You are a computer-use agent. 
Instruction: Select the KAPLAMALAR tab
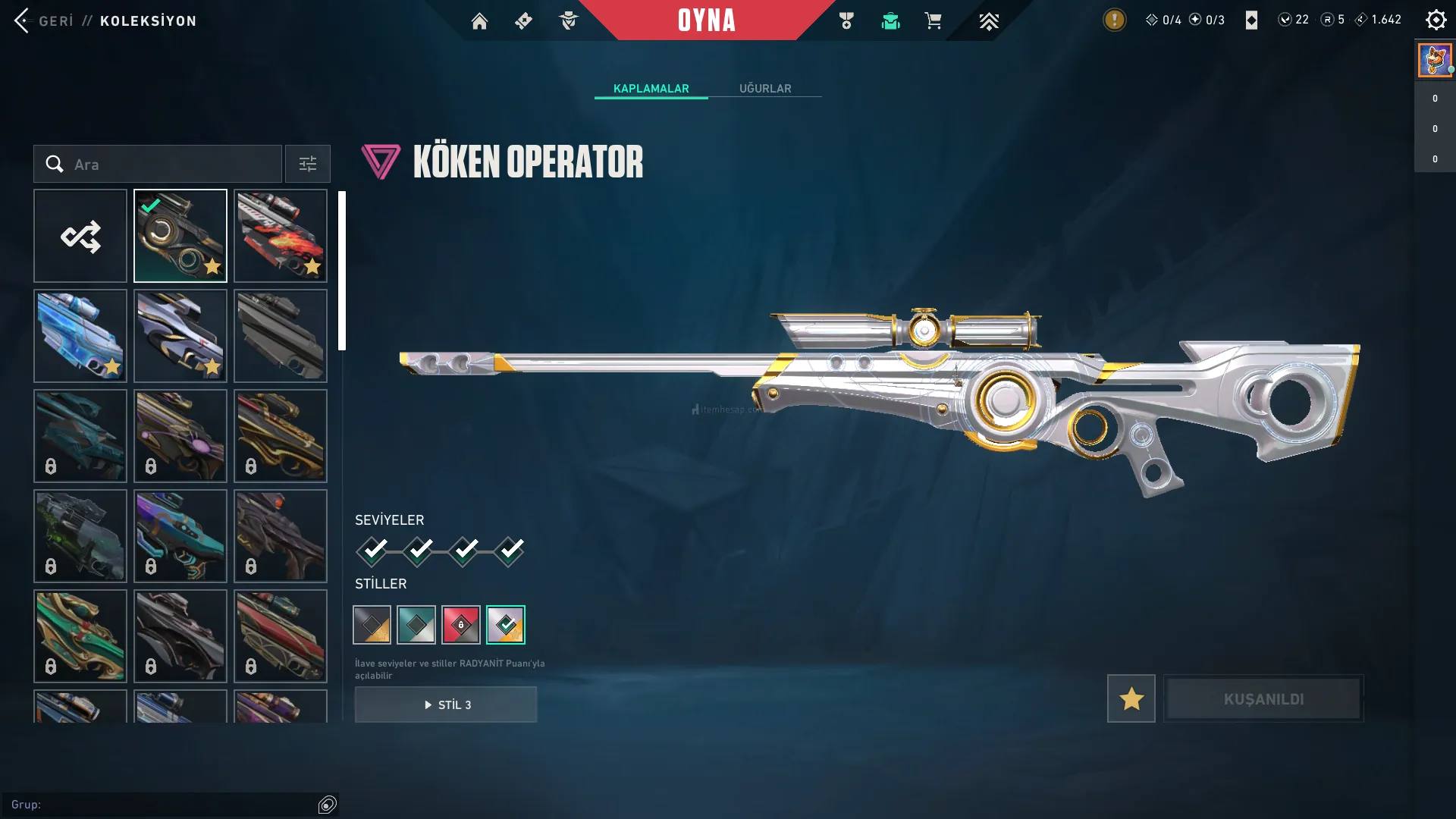coord(651,88)
